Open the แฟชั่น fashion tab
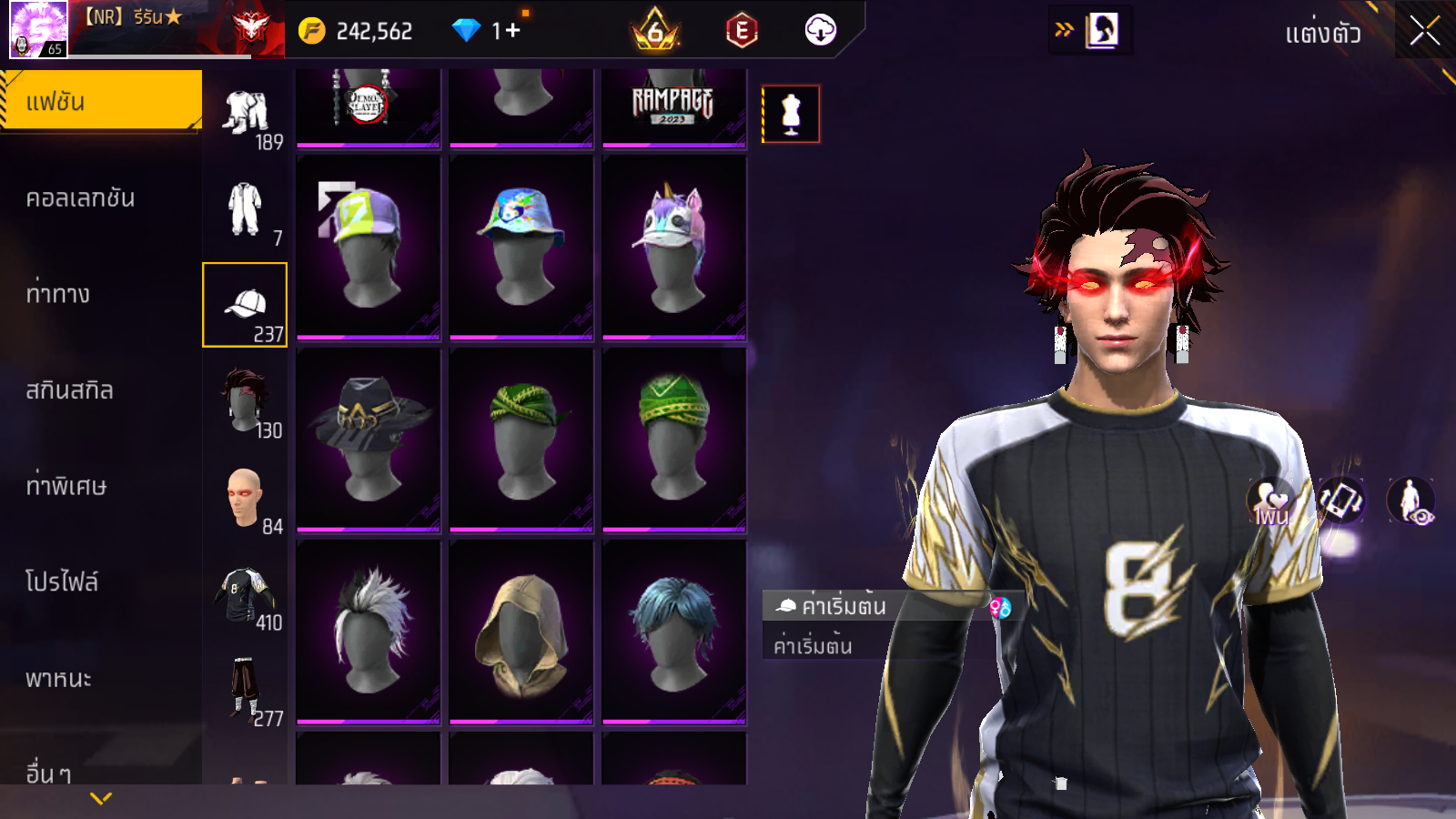This screenshot has width=1456, height=819. (100, 101)
